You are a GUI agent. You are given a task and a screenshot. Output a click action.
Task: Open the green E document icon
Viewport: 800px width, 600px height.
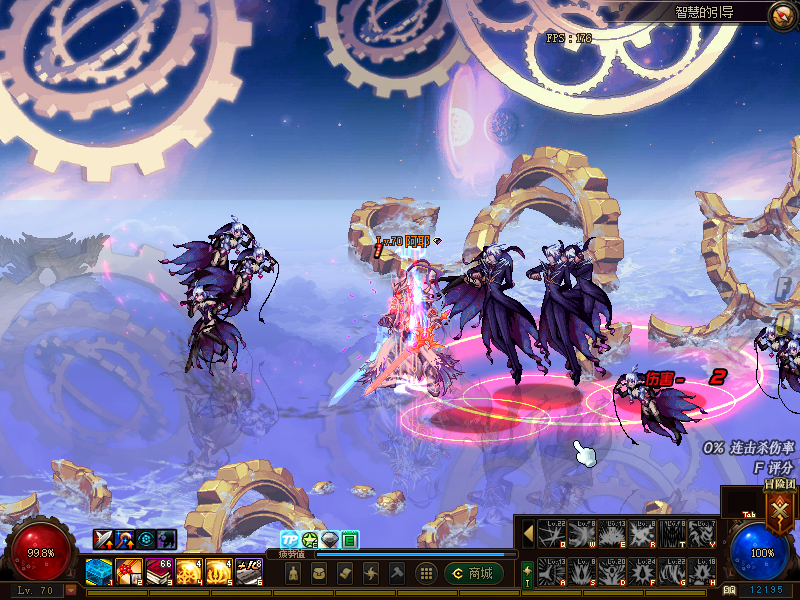click(350, 540)
